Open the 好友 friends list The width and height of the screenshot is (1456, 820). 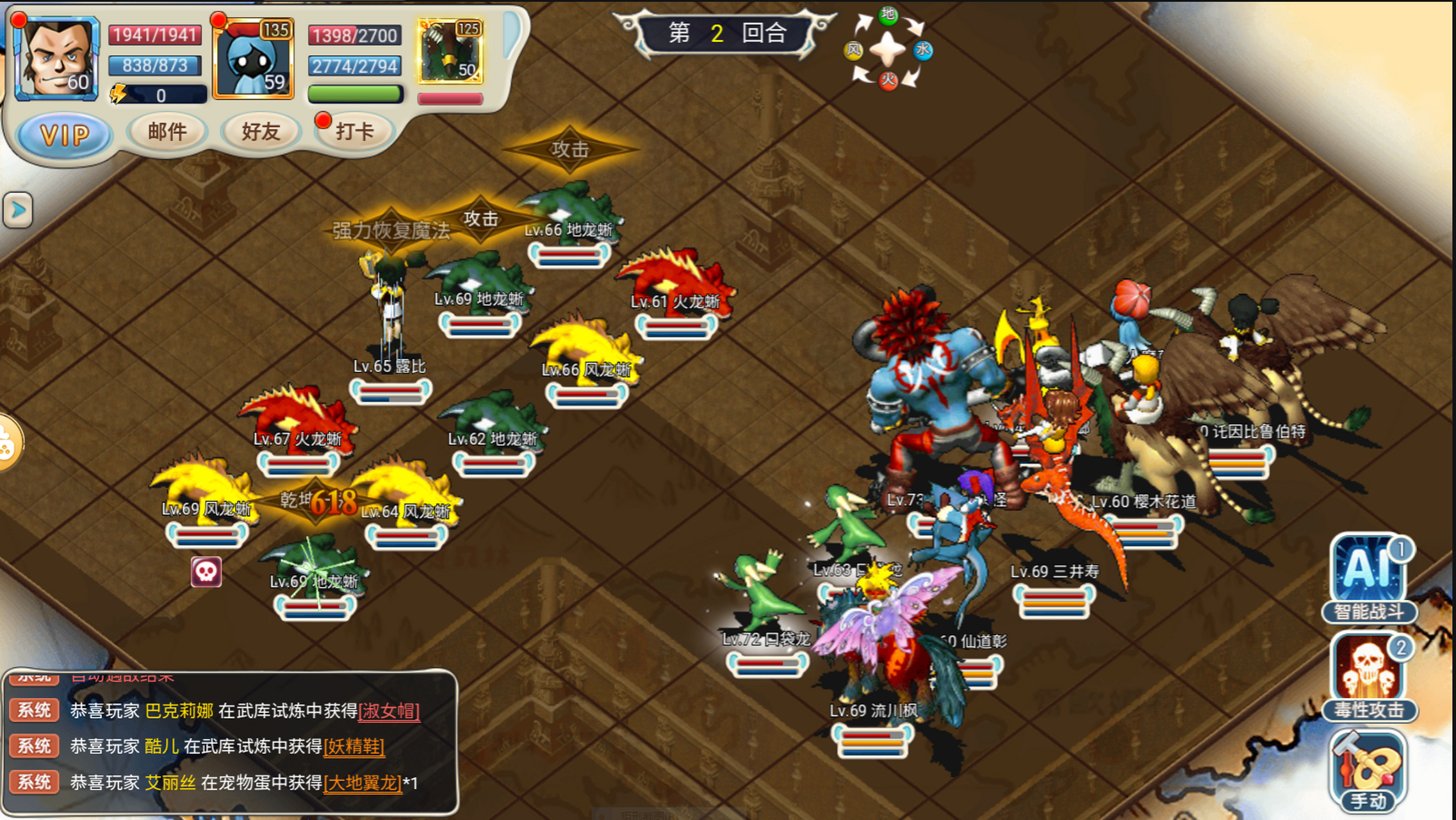pyautogui.click(x=261, y=132)
